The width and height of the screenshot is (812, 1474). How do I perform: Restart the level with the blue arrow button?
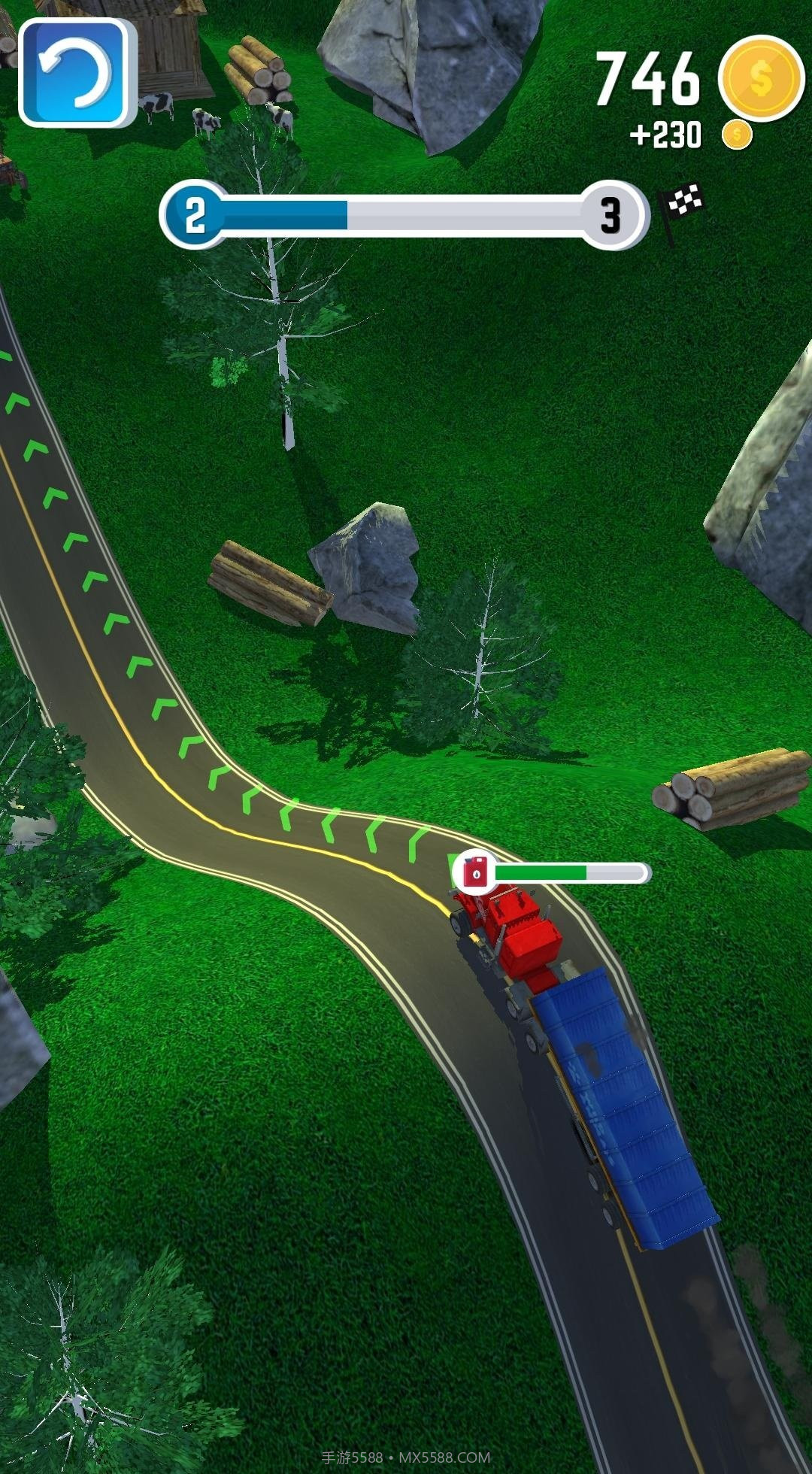click(x=75, y=73)
